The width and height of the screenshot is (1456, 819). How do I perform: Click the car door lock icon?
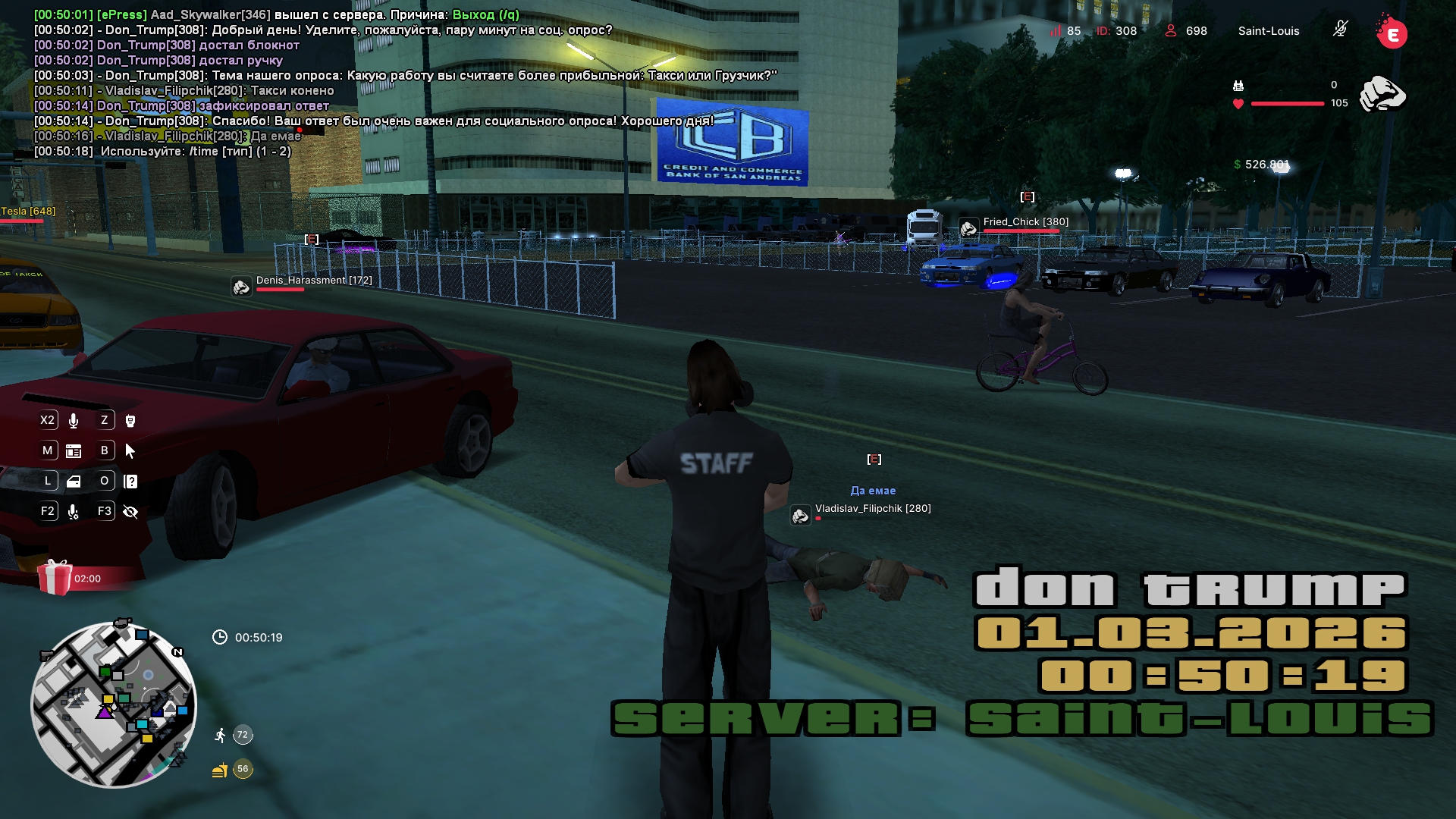pyautogui.click(x=74, y=482)
